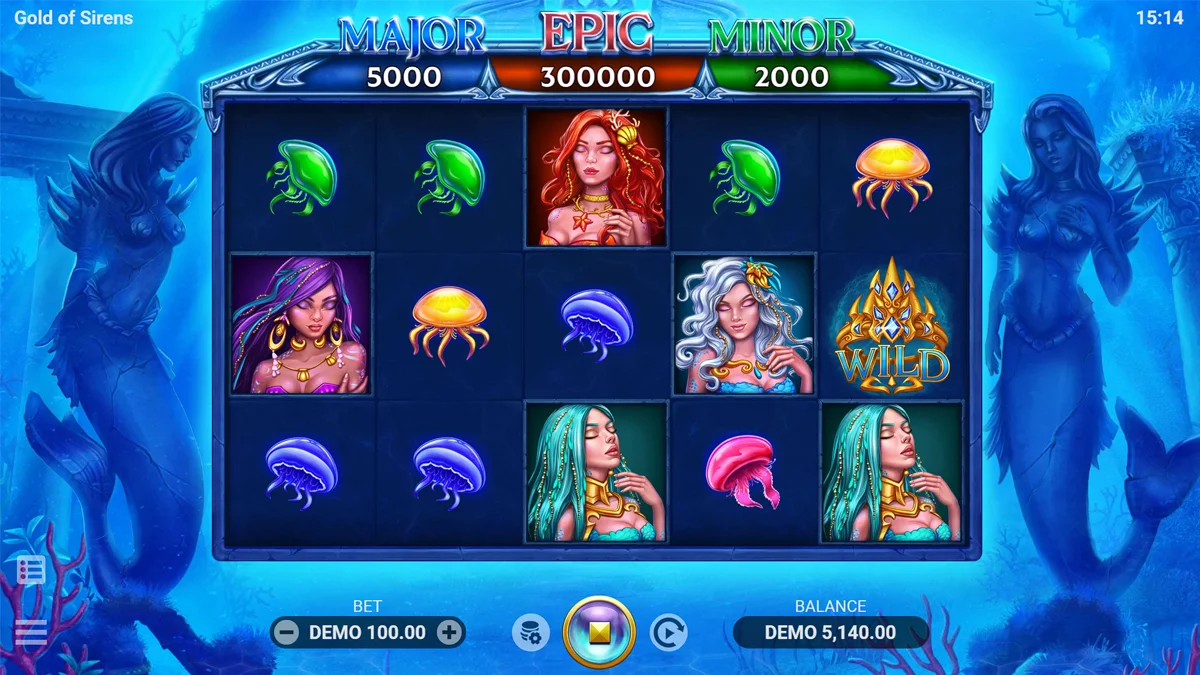The image size is (1200, 675).
Task: Open the hamburger menu
Action: 31,632
